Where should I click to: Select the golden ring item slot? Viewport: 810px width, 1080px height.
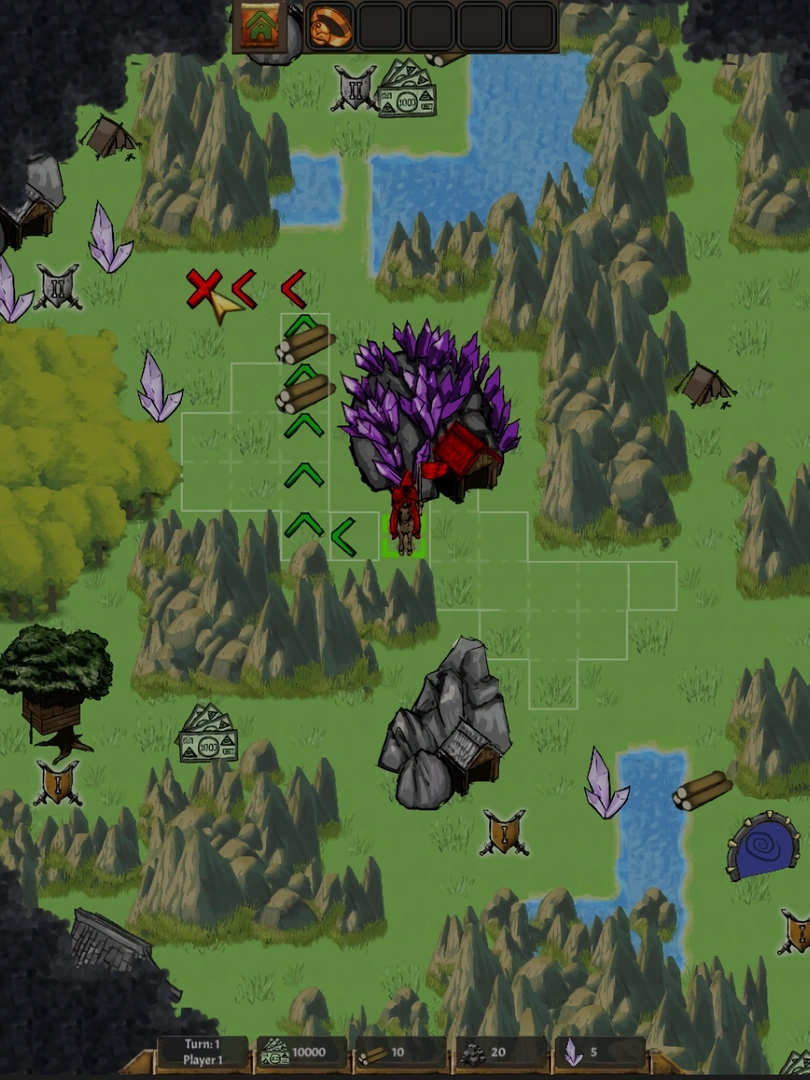coord(330,27)
